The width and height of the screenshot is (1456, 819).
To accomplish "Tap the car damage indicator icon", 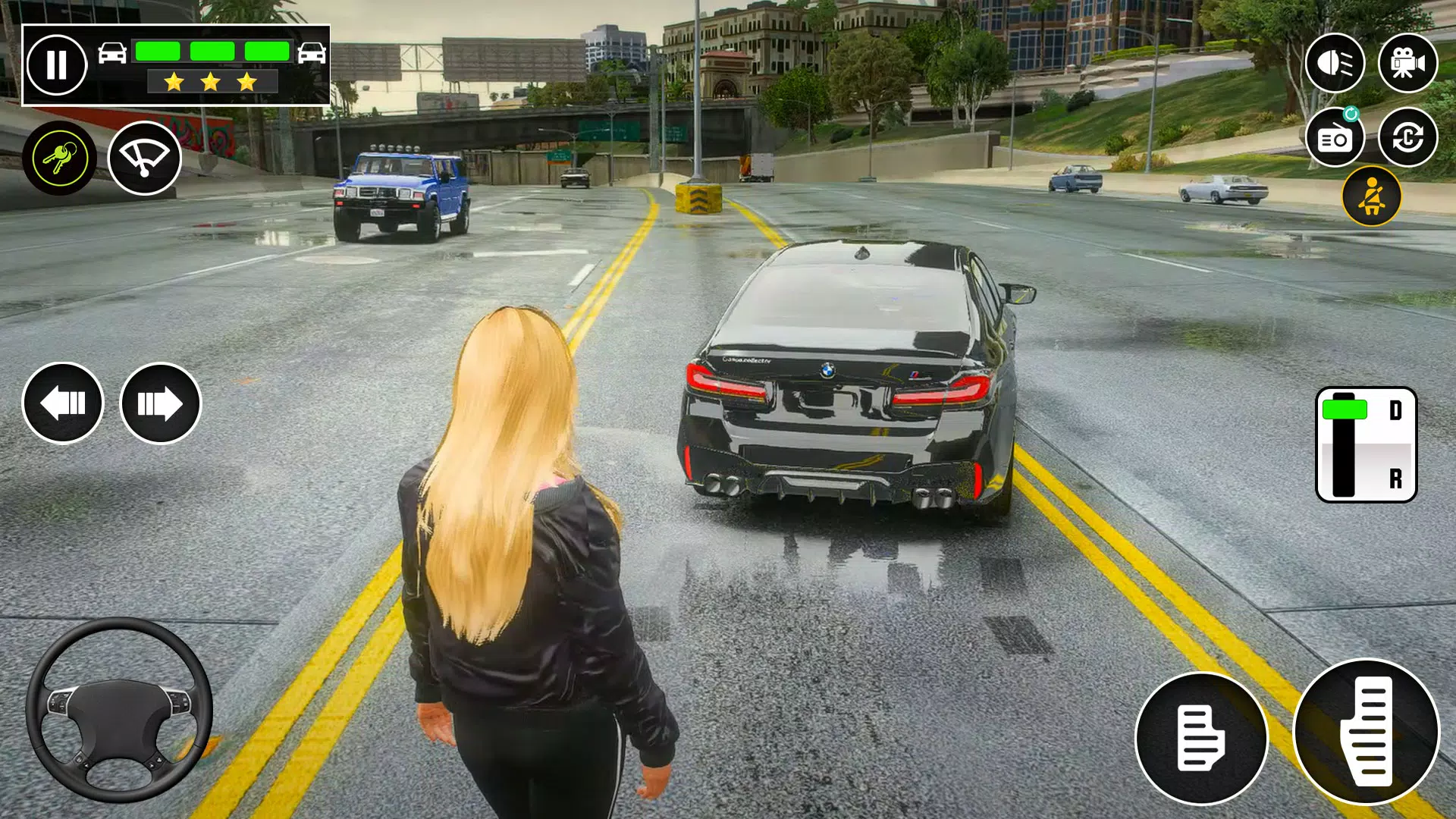I will (111, 55).
